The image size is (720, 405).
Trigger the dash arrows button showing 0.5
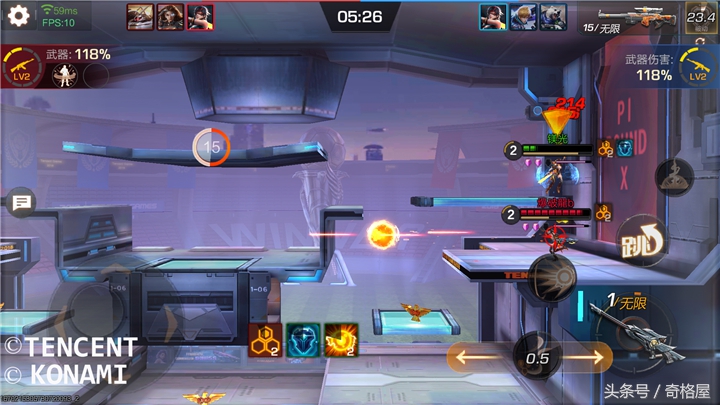[537, 357]
